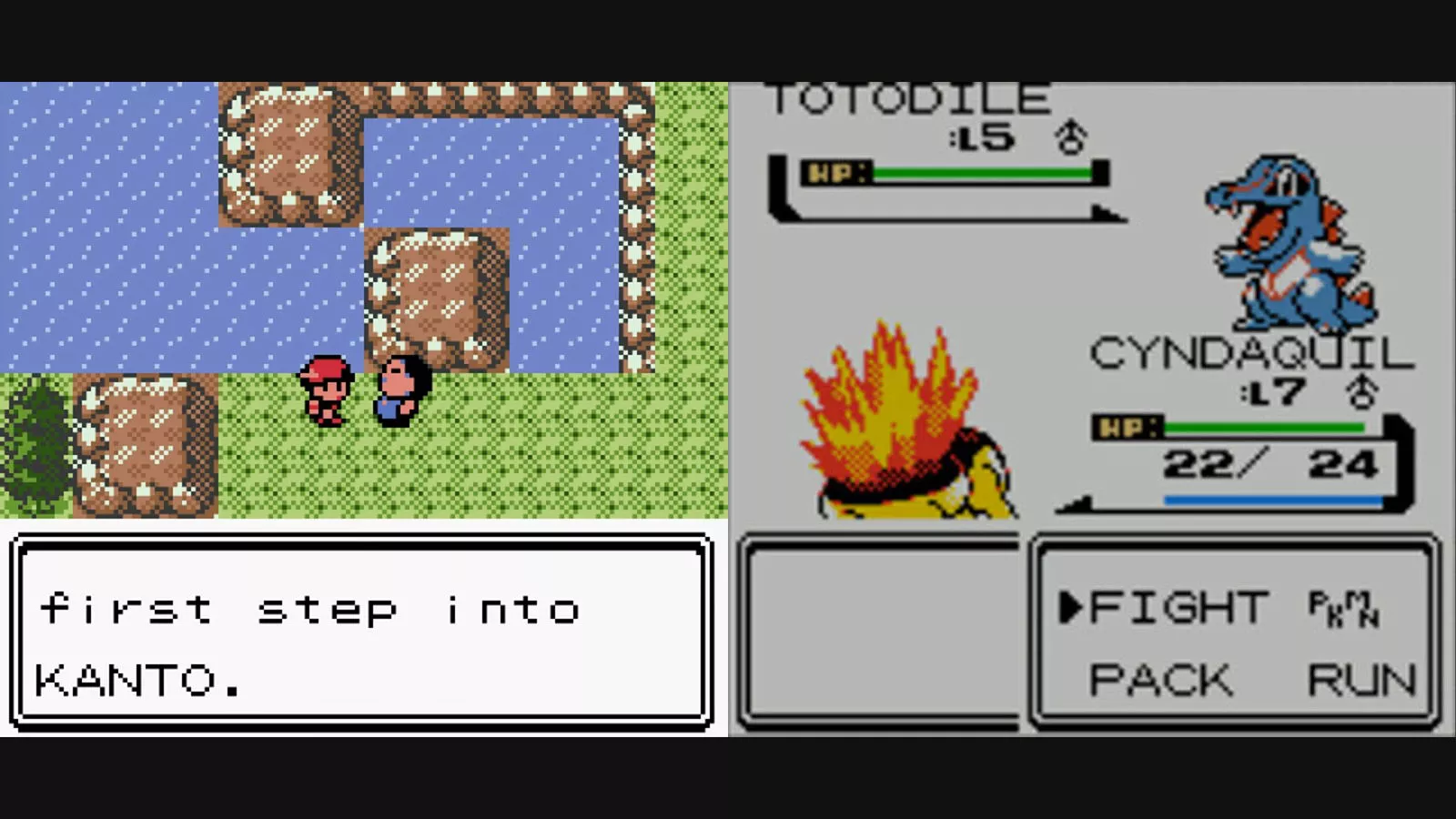The width and height of the screenshot is (1456, 819).
Task: Select the FIGHT command in battle menu
Action: 1183,605
